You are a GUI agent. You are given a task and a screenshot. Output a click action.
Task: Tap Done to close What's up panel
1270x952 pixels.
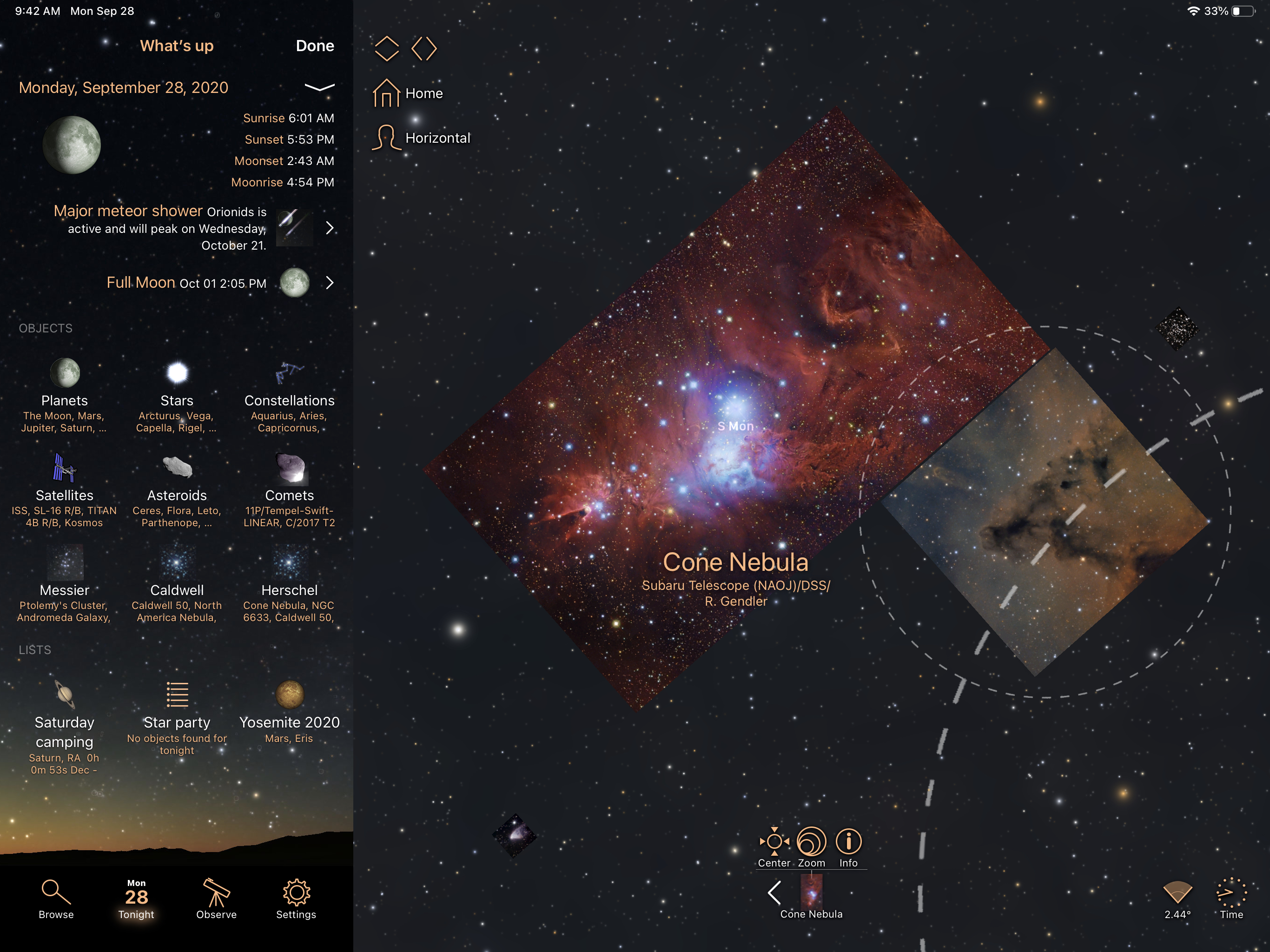pos(315,46)
